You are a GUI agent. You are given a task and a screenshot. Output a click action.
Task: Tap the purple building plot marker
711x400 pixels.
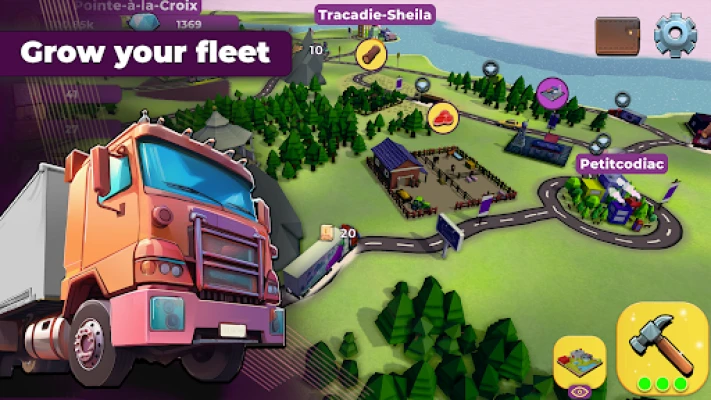[552, 92]
